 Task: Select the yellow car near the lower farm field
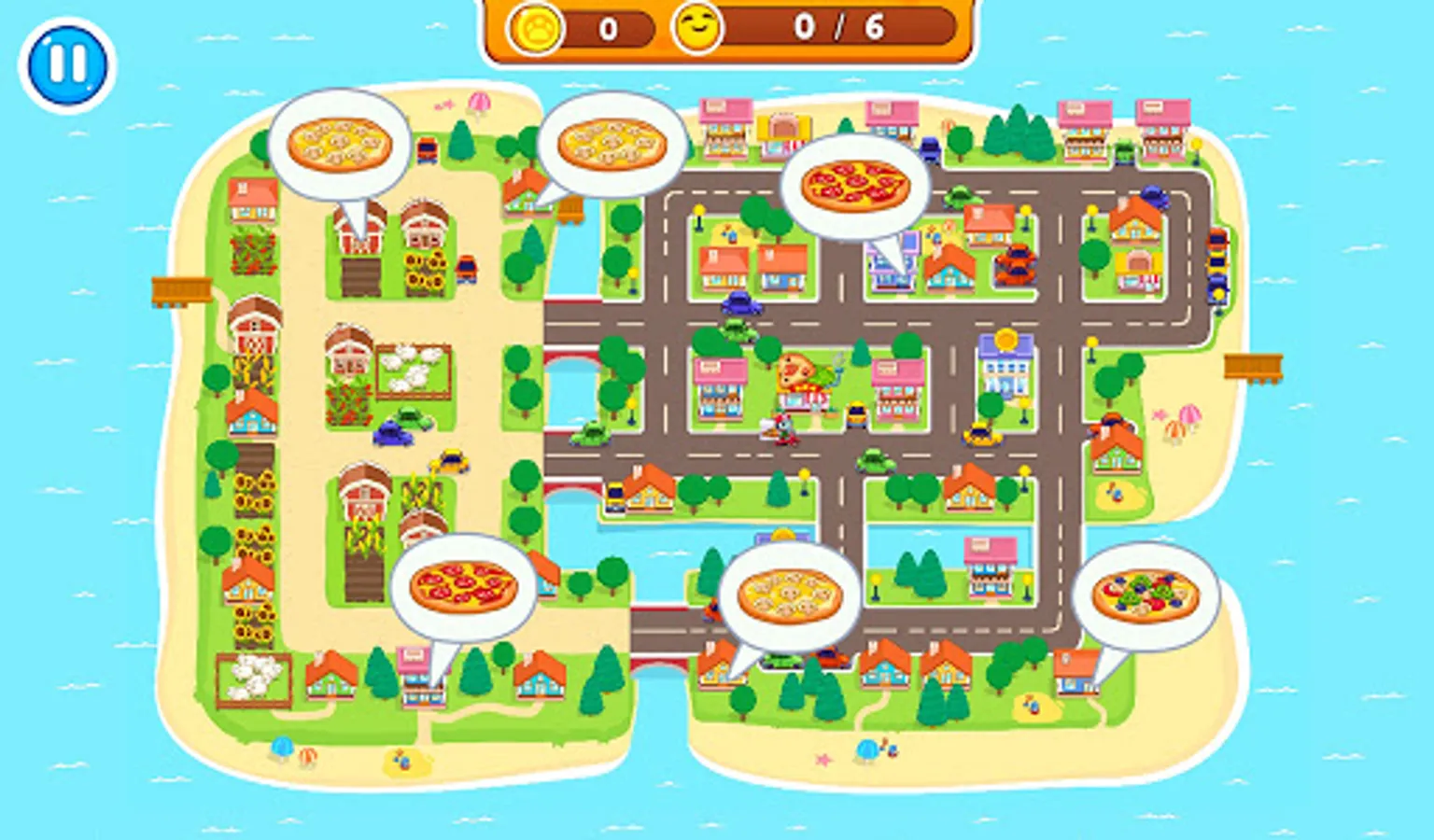click(449, 460)
